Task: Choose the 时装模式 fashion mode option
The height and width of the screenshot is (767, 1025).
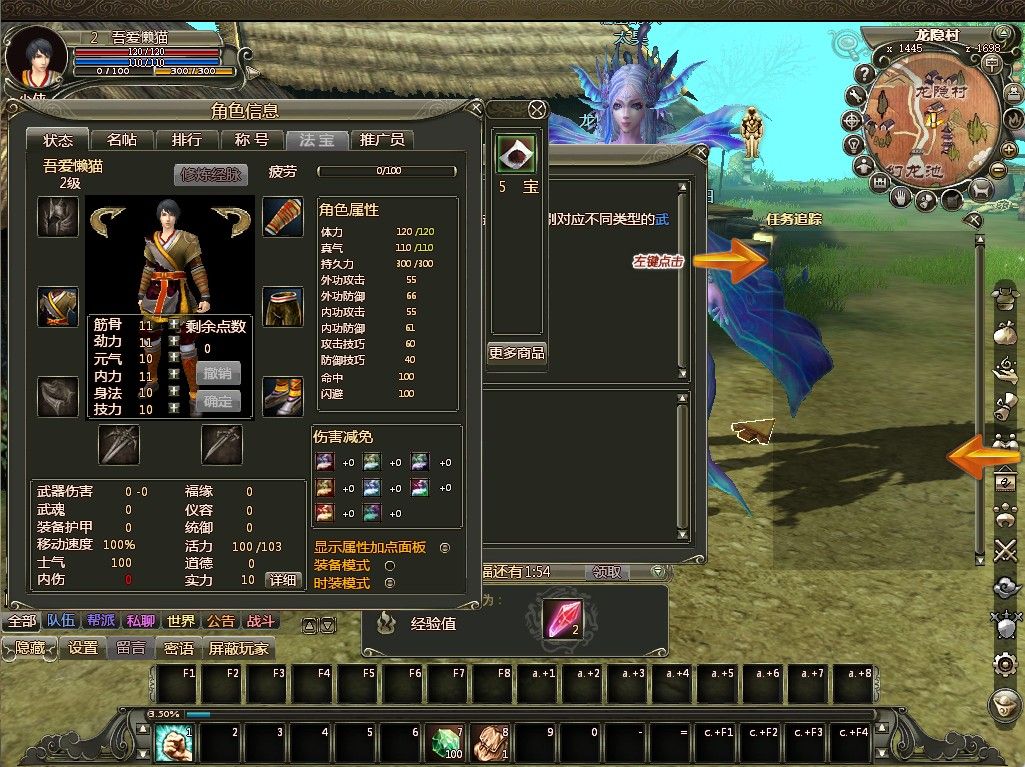Action: point(390,583)
